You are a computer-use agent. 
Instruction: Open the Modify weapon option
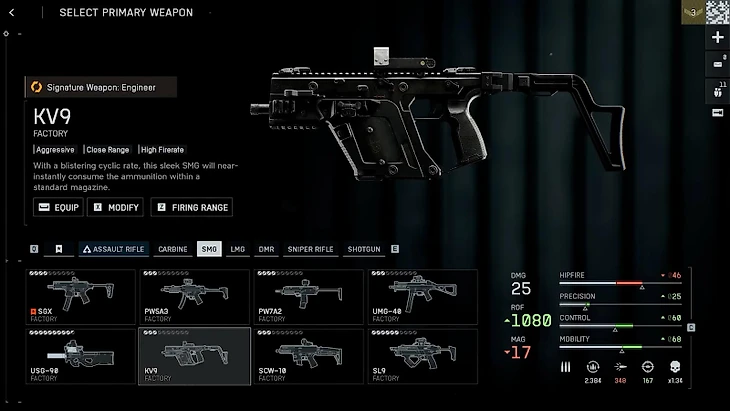pyautogui.click(x=116, y=207)
